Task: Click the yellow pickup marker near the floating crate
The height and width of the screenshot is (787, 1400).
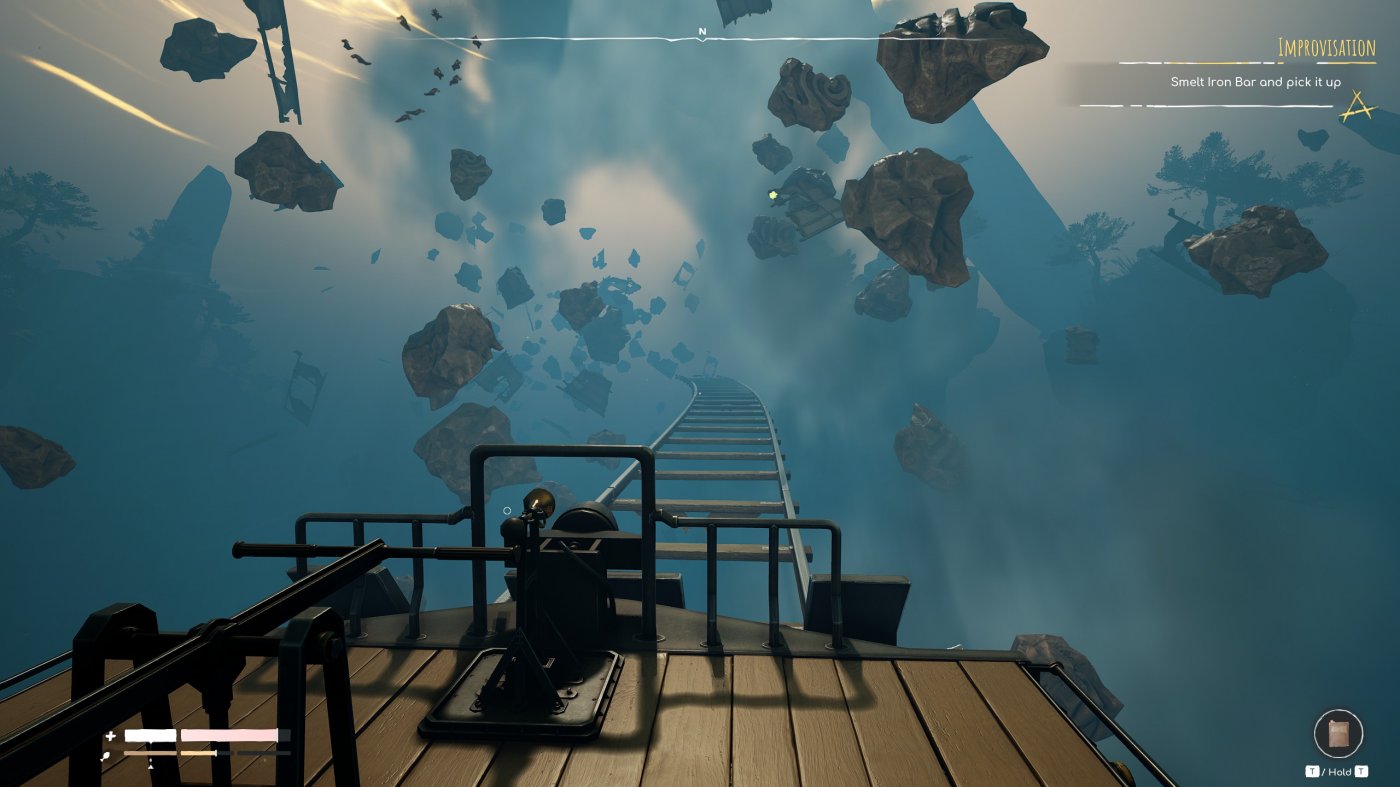Action: click(773, 196)
